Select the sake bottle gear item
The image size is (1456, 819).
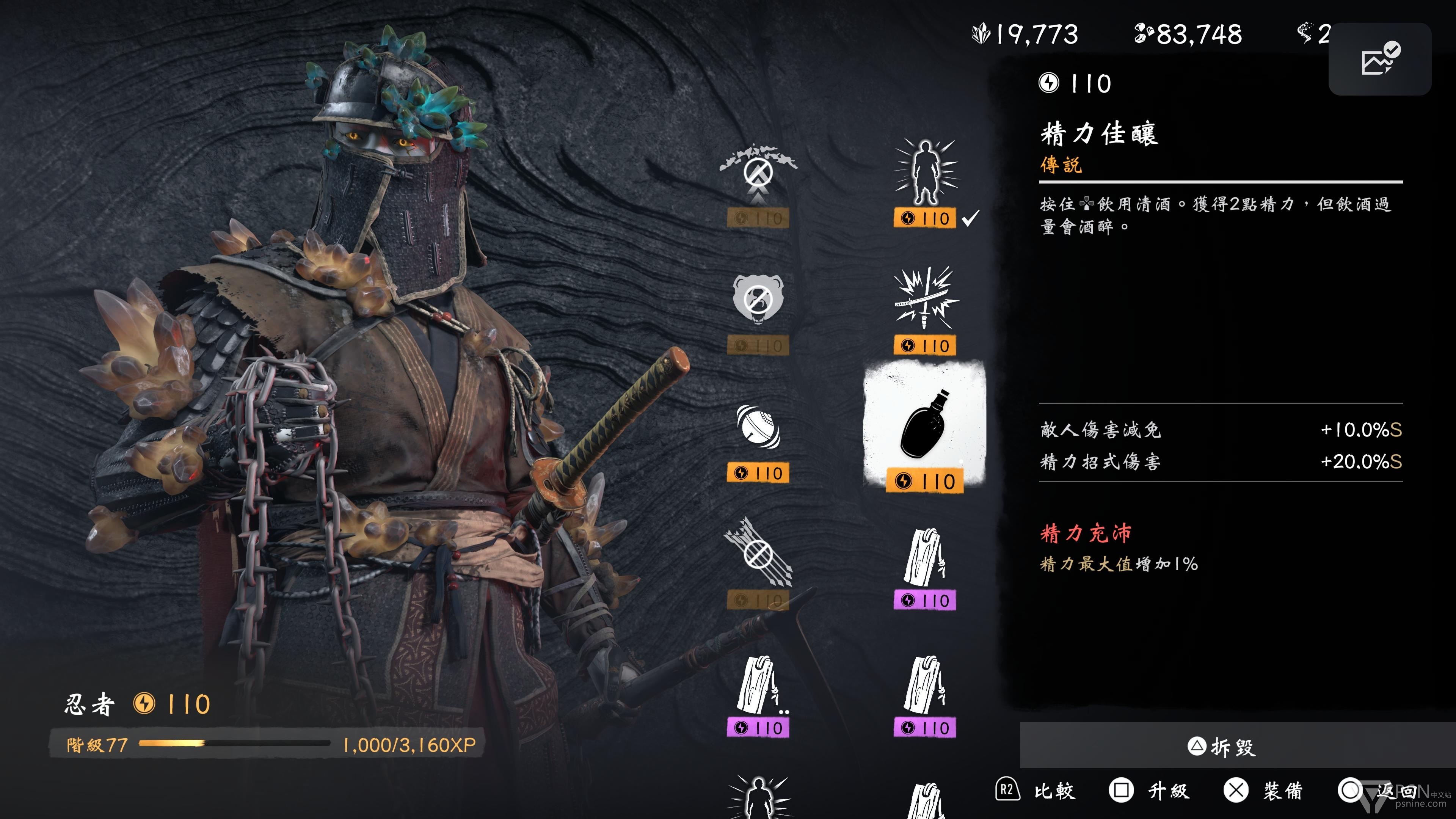click(x=925, y=425)
